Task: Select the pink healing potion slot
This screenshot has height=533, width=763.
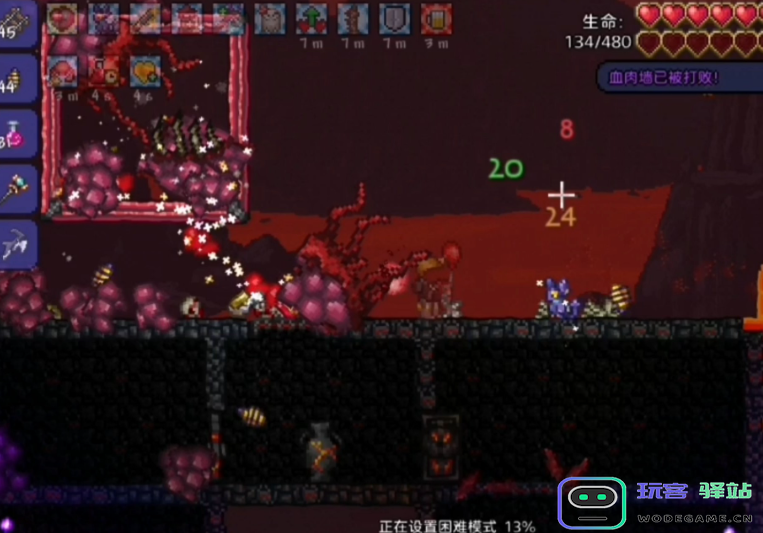Action: pyautogui.click(x=18, y=133)
